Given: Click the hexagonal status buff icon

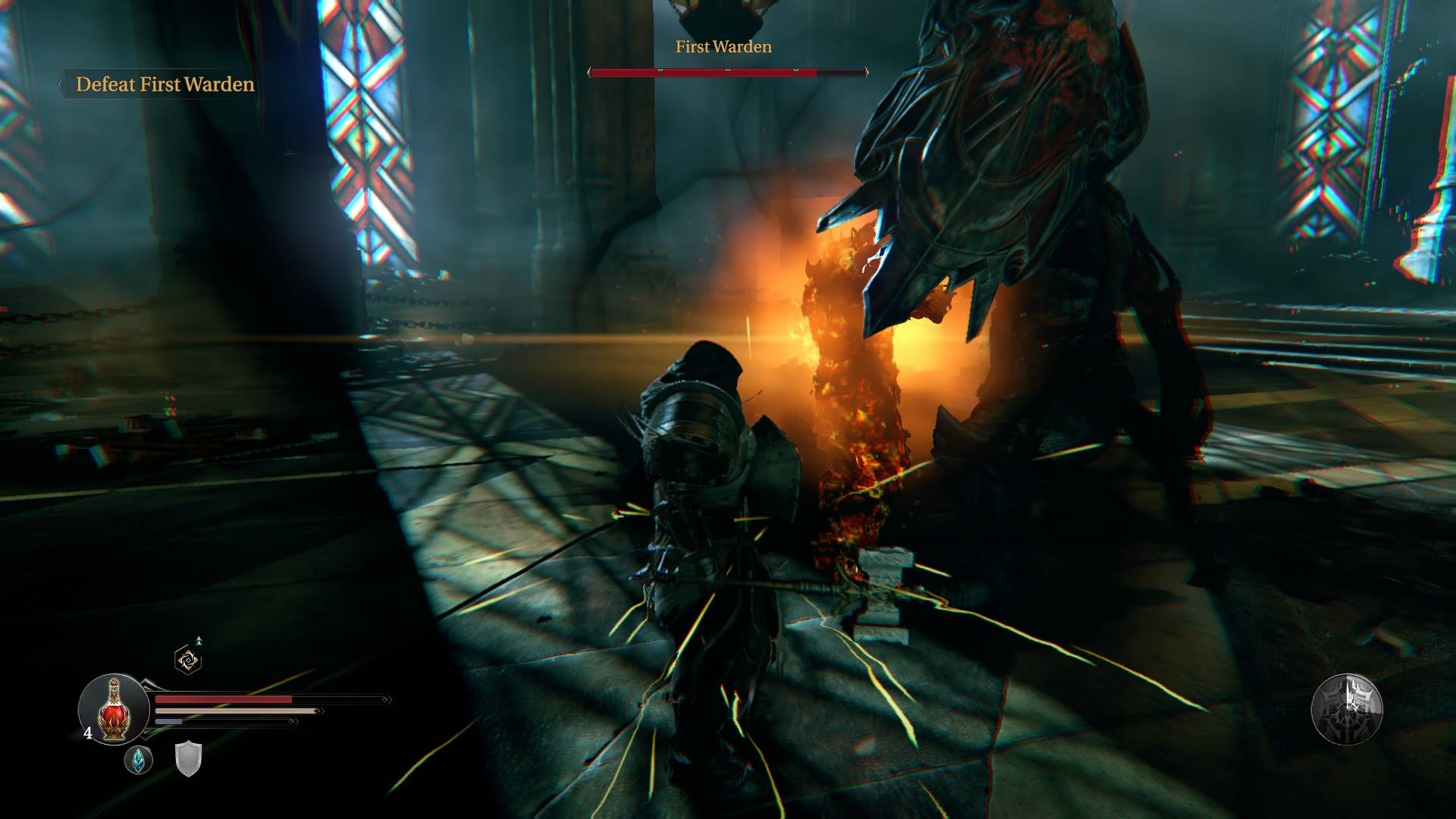Looking at the screenshot, I should (x=188, y=661).
